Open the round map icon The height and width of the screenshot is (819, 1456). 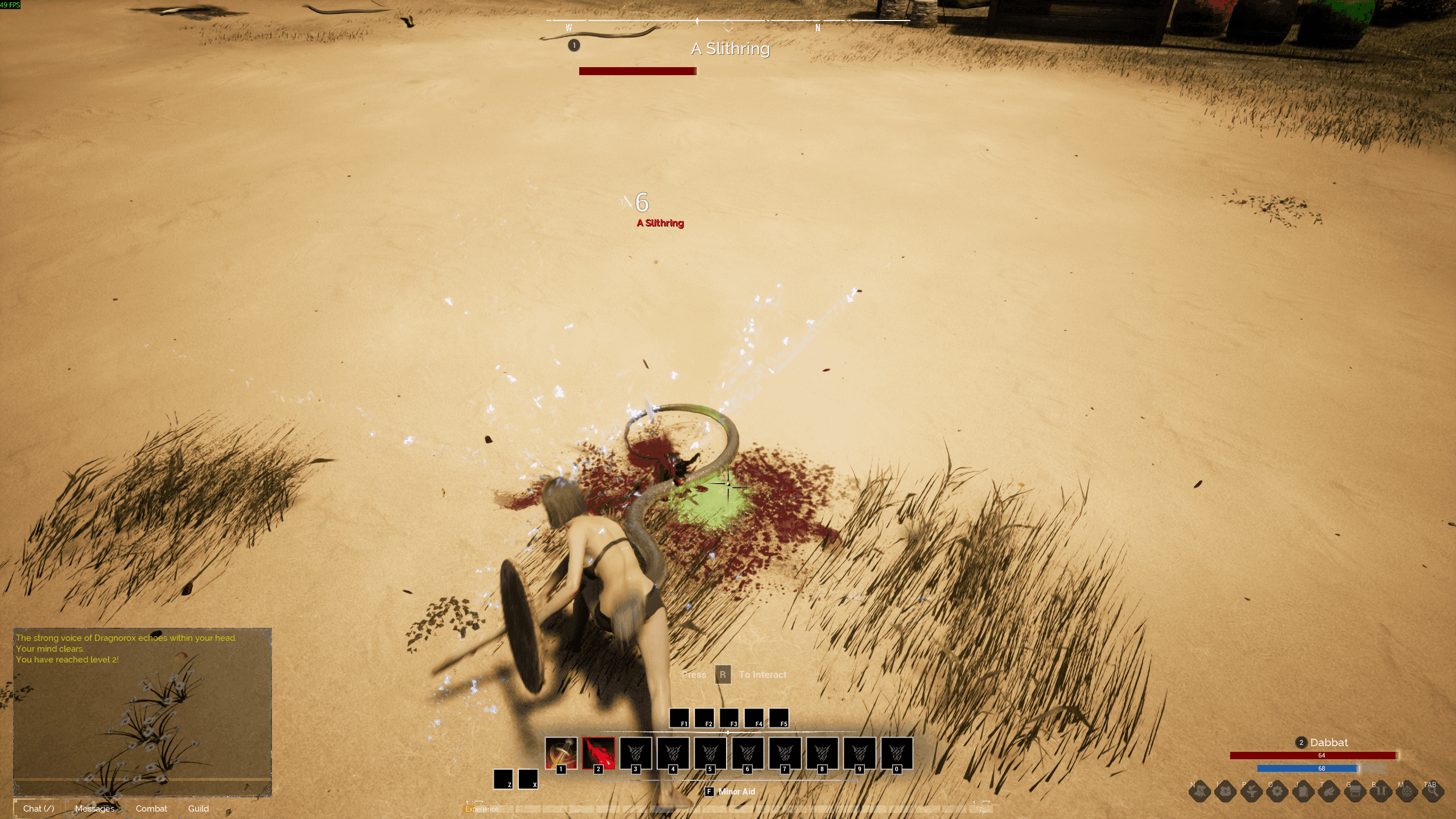[1407, 791]
